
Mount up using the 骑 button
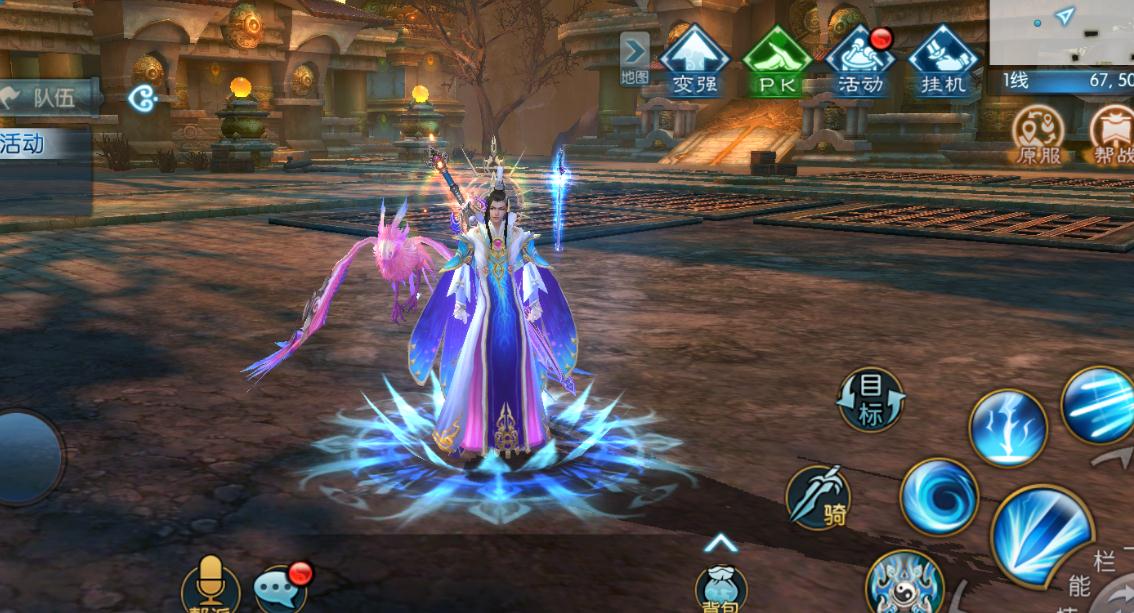point(819,497)
